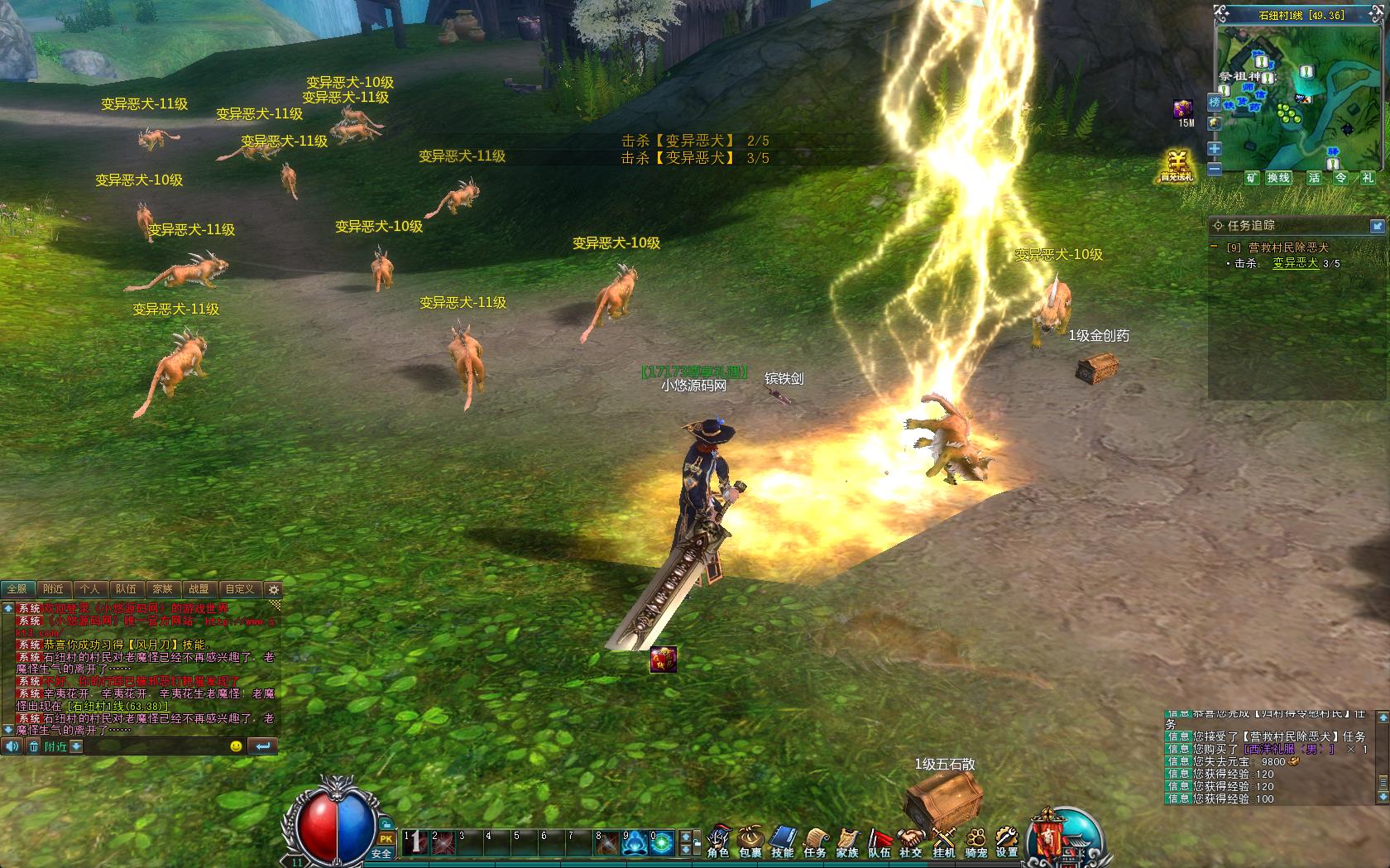
Task: Open the 设置 settings gear
Action: (x=1007, y=841)
